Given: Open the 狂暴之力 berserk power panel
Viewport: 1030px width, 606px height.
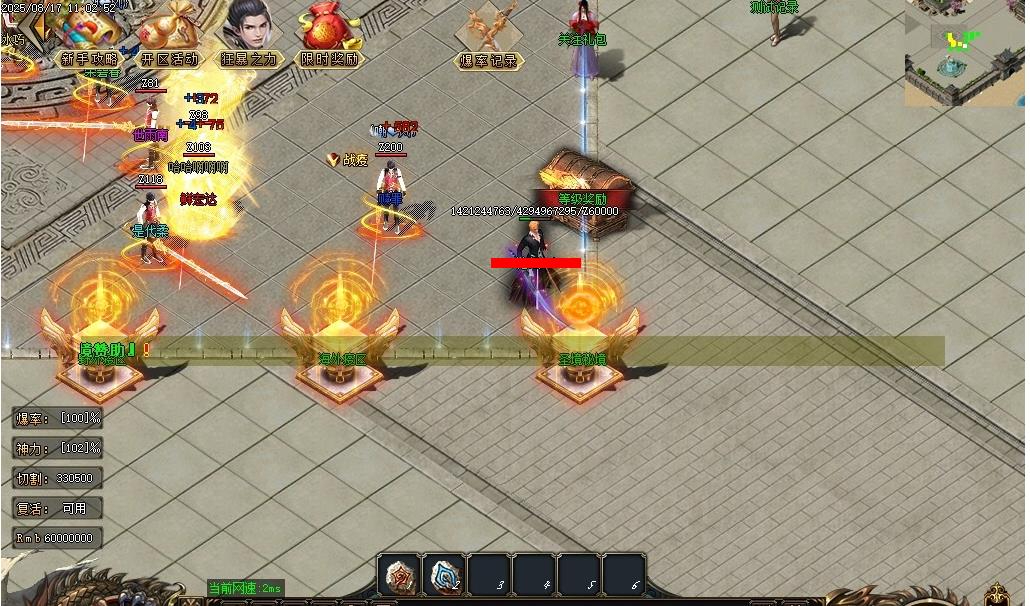Looking at the screenshot, I should click(x=248, y=38).
